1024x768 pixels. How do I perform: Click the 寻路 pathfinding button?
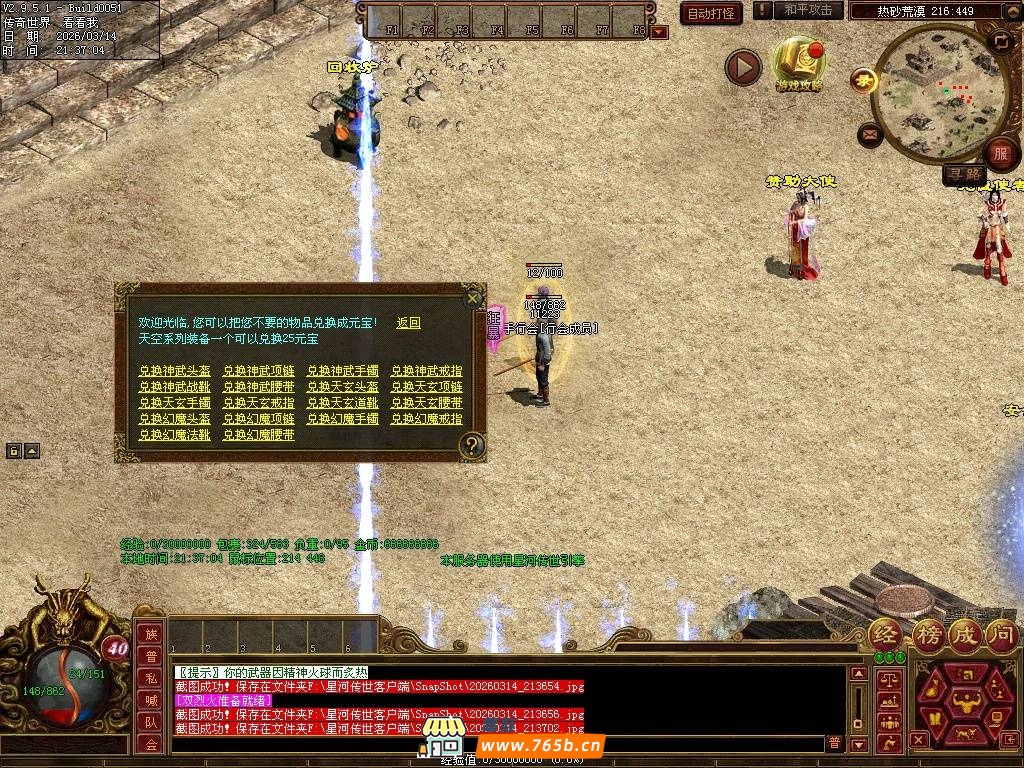[964, 175]
